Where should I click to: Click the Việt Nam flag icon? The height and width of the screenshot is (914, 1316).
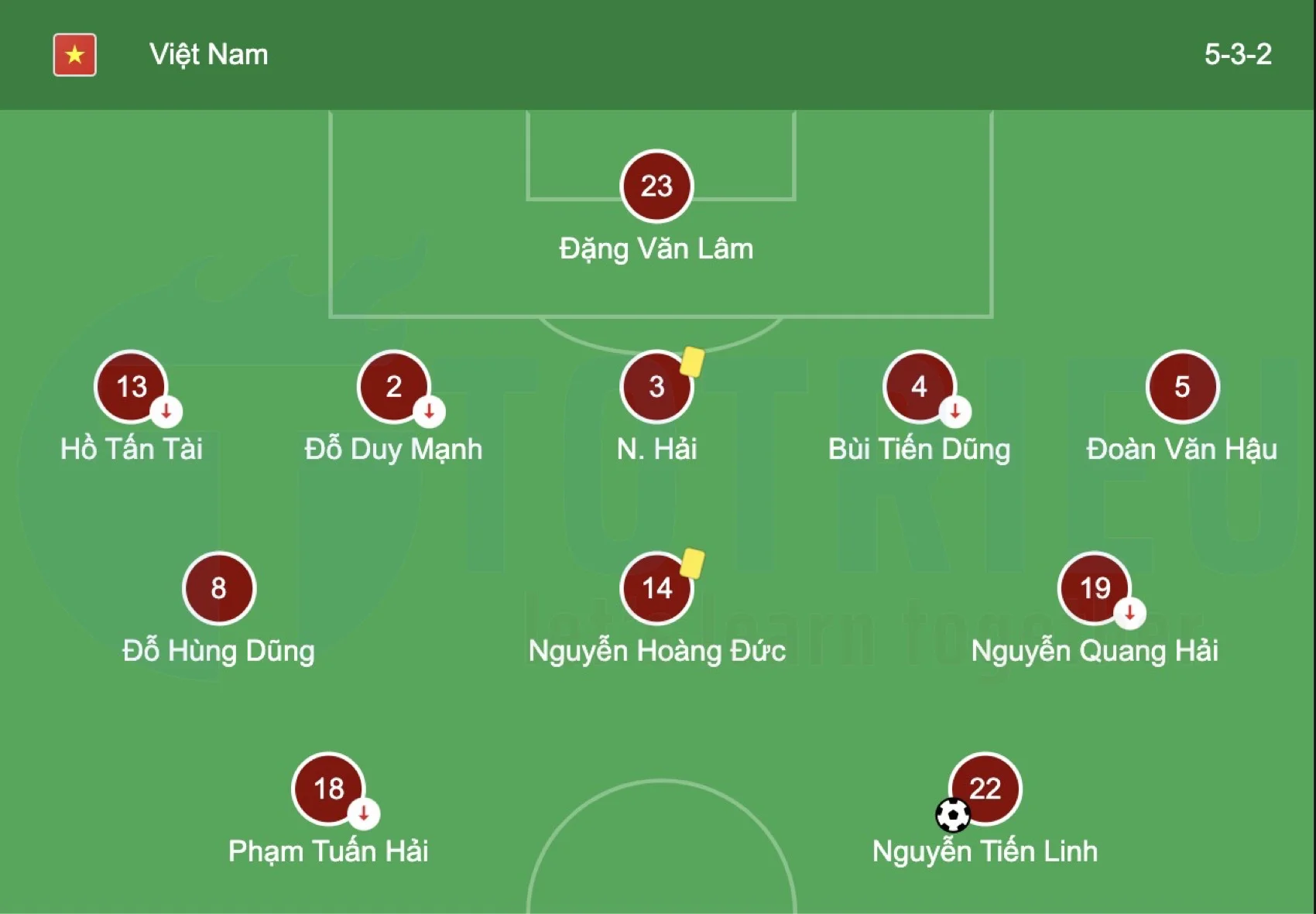click(74, 54)
